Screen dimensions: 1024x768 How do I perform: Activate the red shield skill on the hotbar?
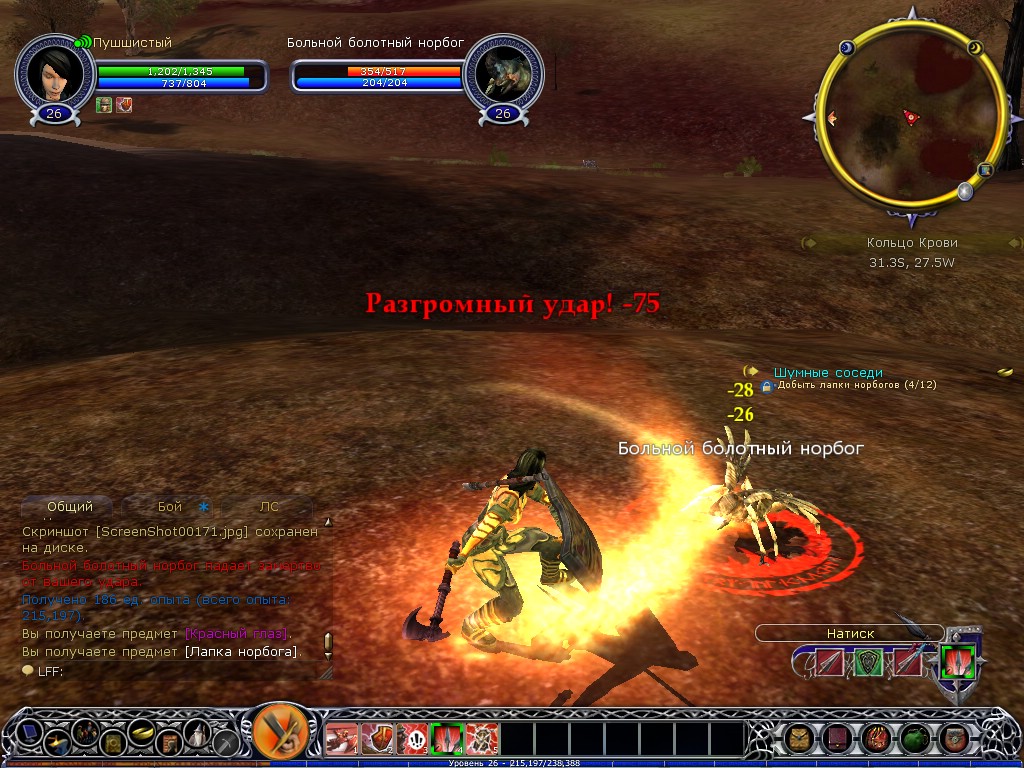pos(377,739)
